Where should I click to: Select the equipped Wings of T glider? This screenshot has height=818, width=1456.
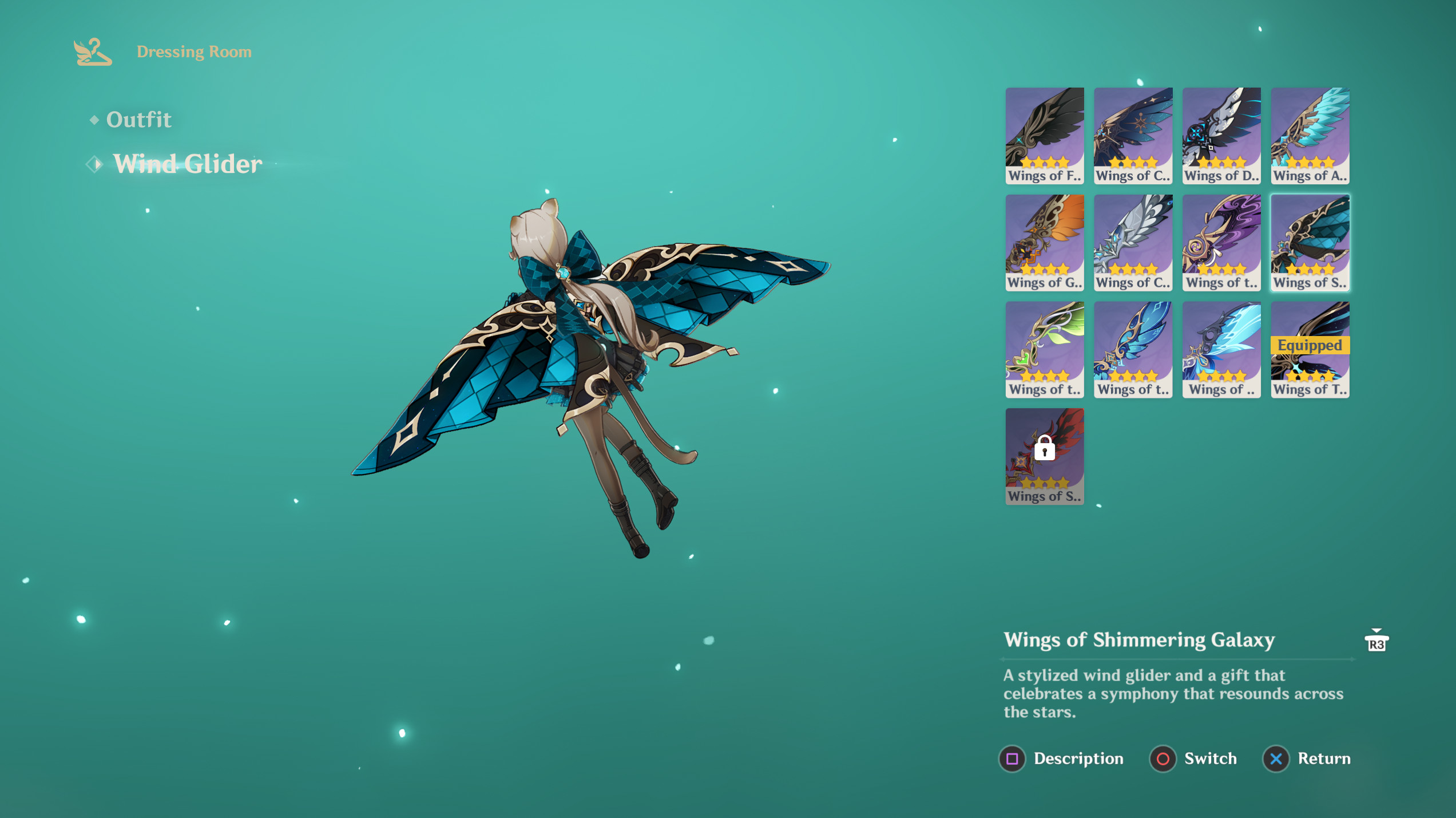[x=1310, y=349]
